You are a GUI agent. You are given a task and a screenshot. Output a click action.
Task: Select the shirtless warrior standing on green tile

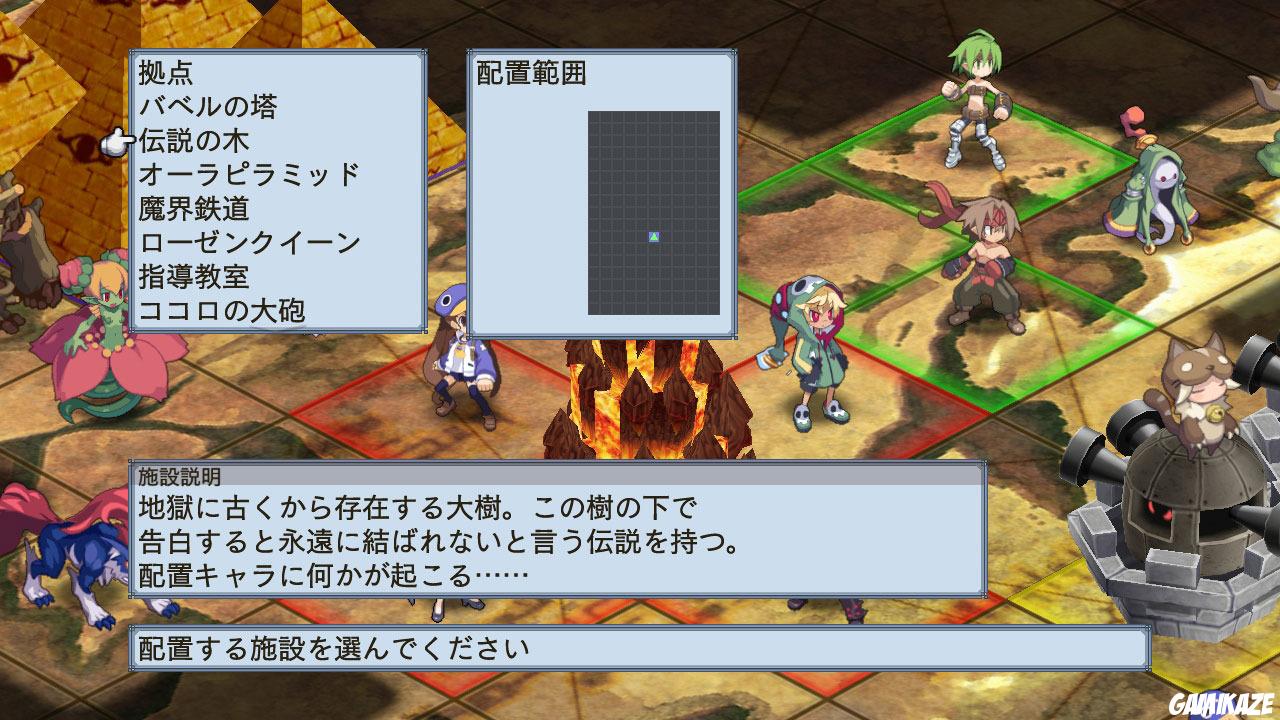pyautogui.click(x=985, y=260)
